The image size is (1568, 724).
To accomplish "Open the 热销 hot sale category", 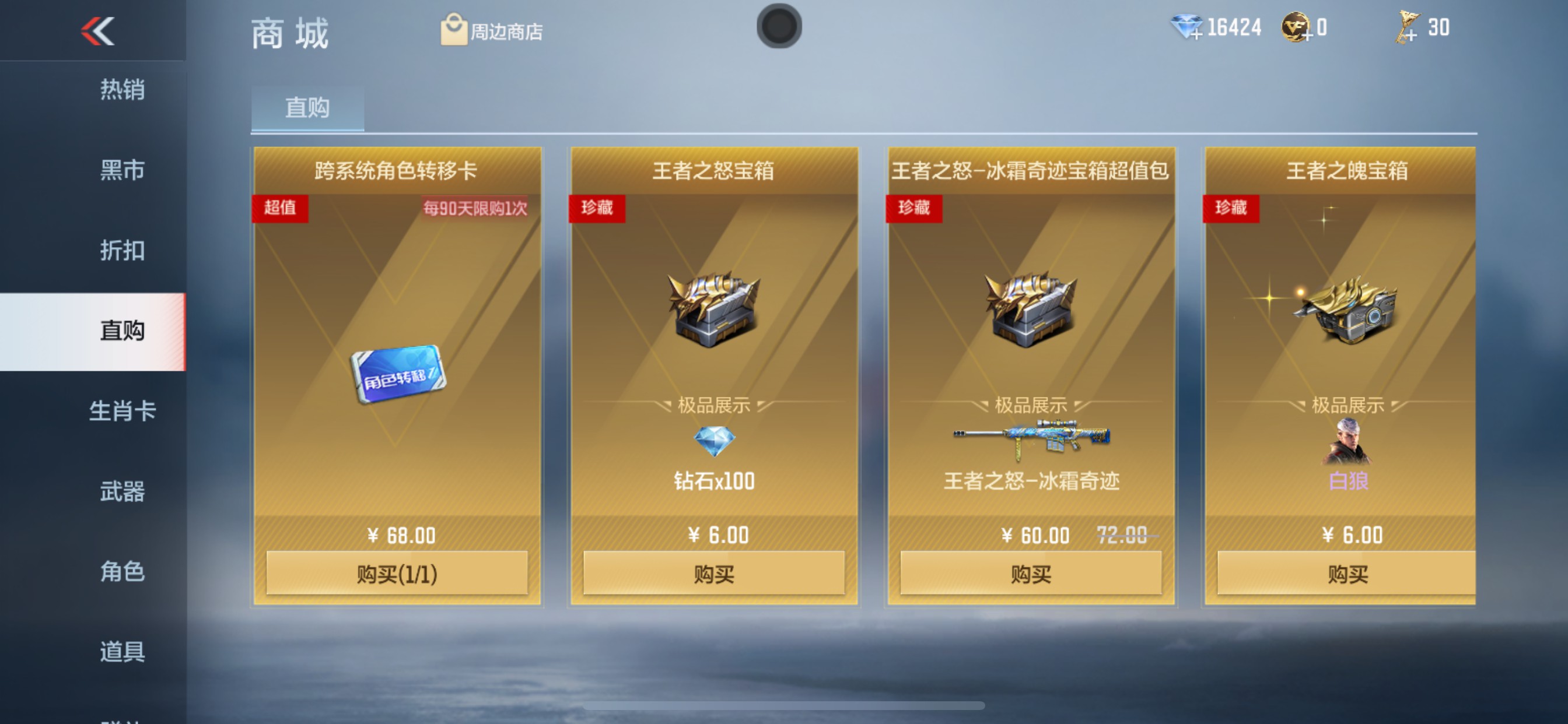I will [x=122, y=90].
